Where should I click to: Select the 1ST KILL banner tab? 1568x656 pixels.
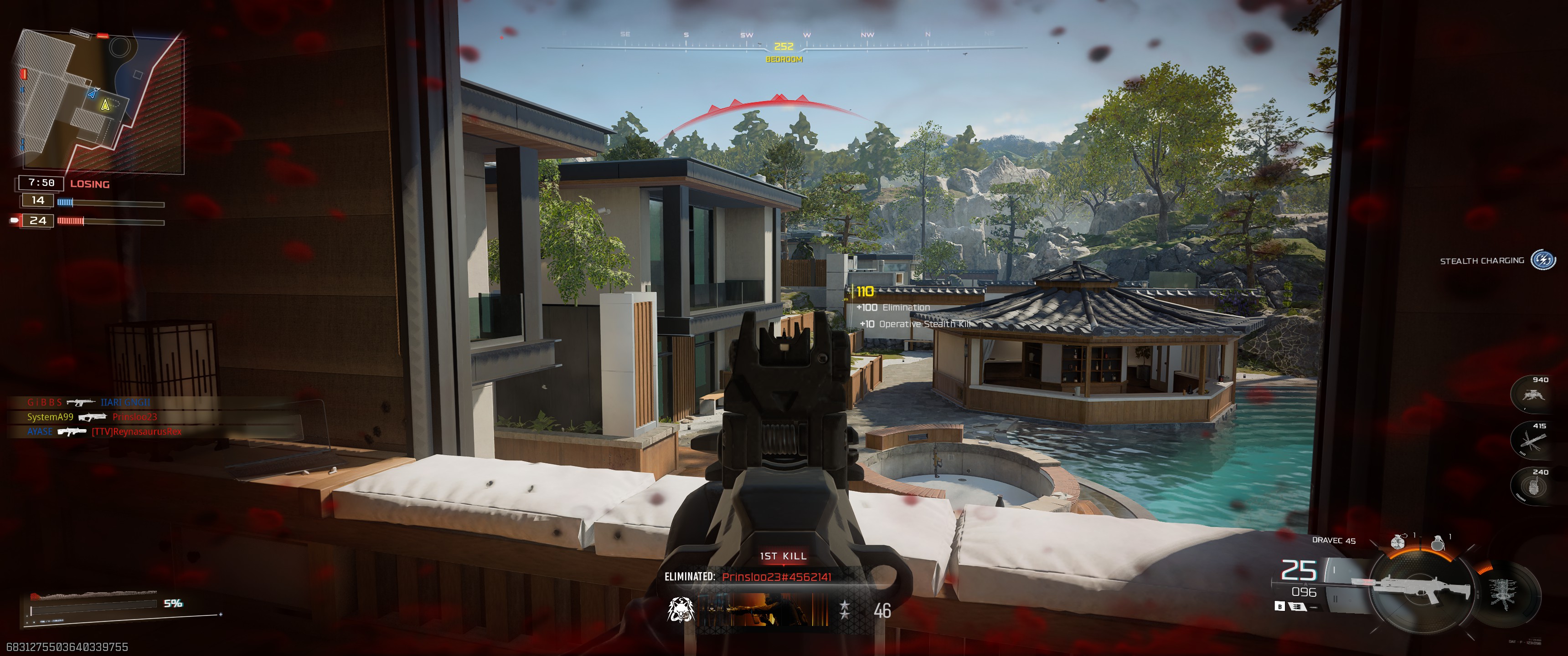click(x=783, y=556)
